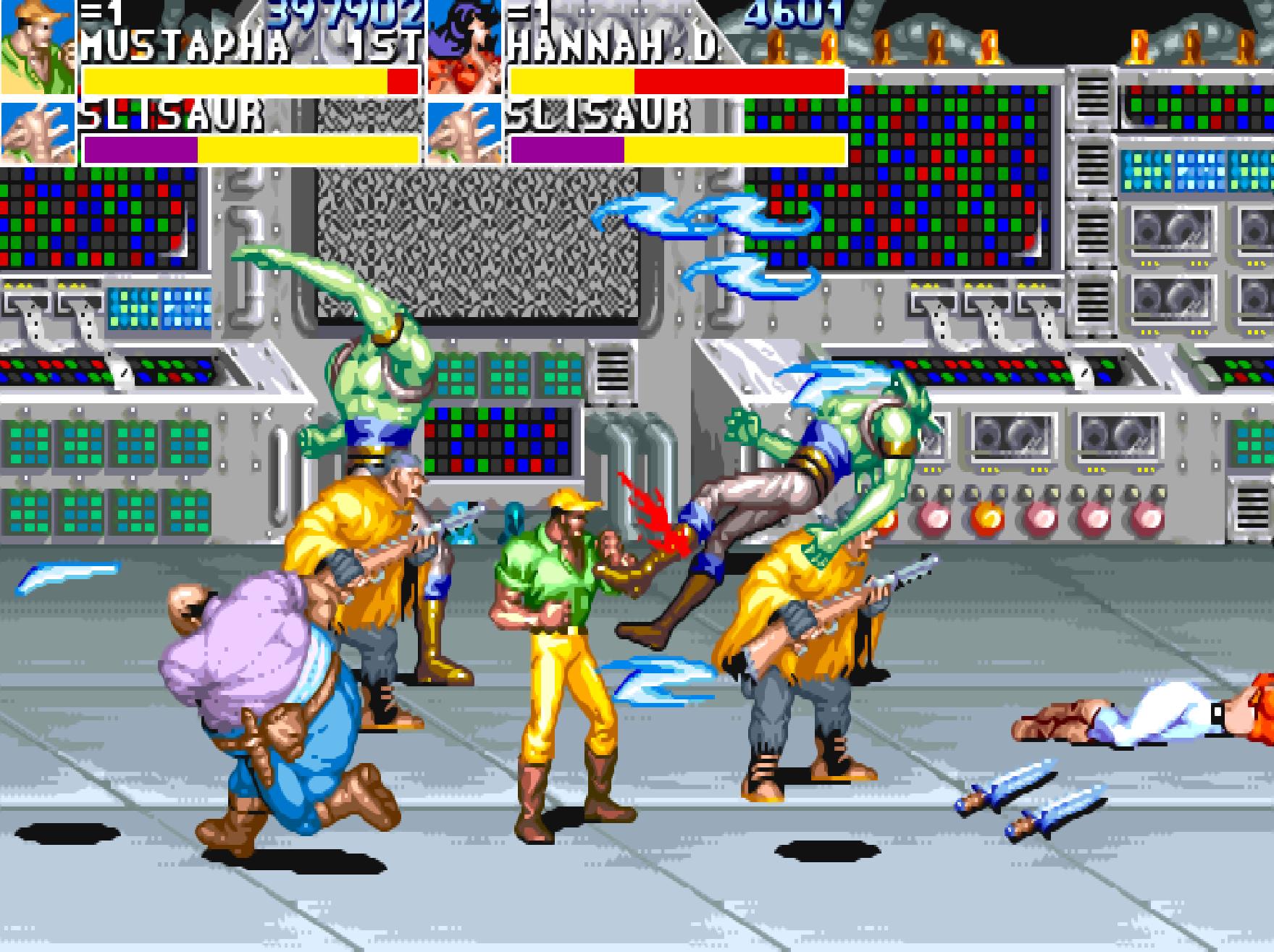
Task: Select Hannah D.'s player portrait
Action: [x=464, y=47]
